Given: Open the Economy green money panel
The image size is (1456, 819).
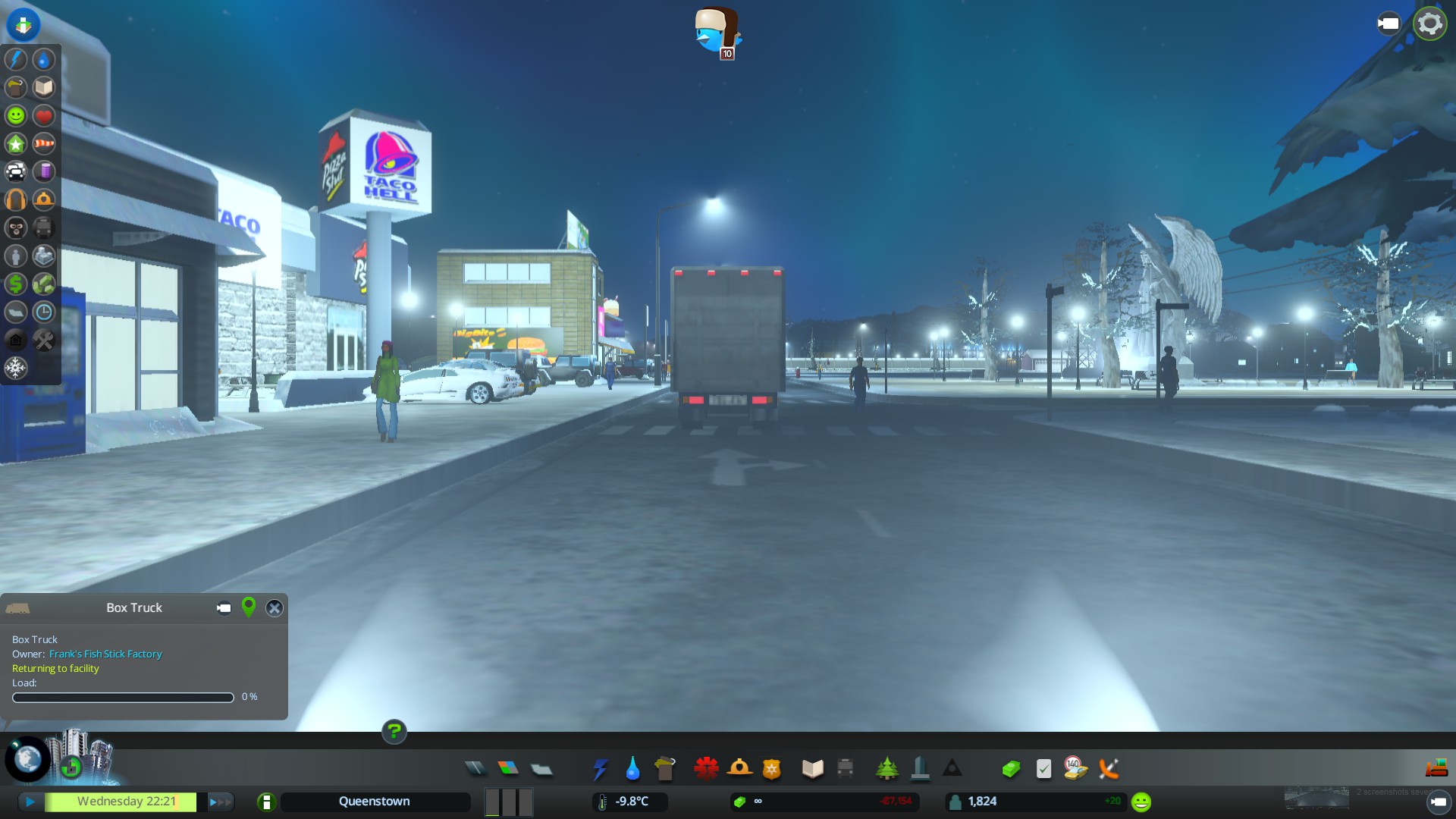Looking at the screenshot, I should tap(1011, 769).
